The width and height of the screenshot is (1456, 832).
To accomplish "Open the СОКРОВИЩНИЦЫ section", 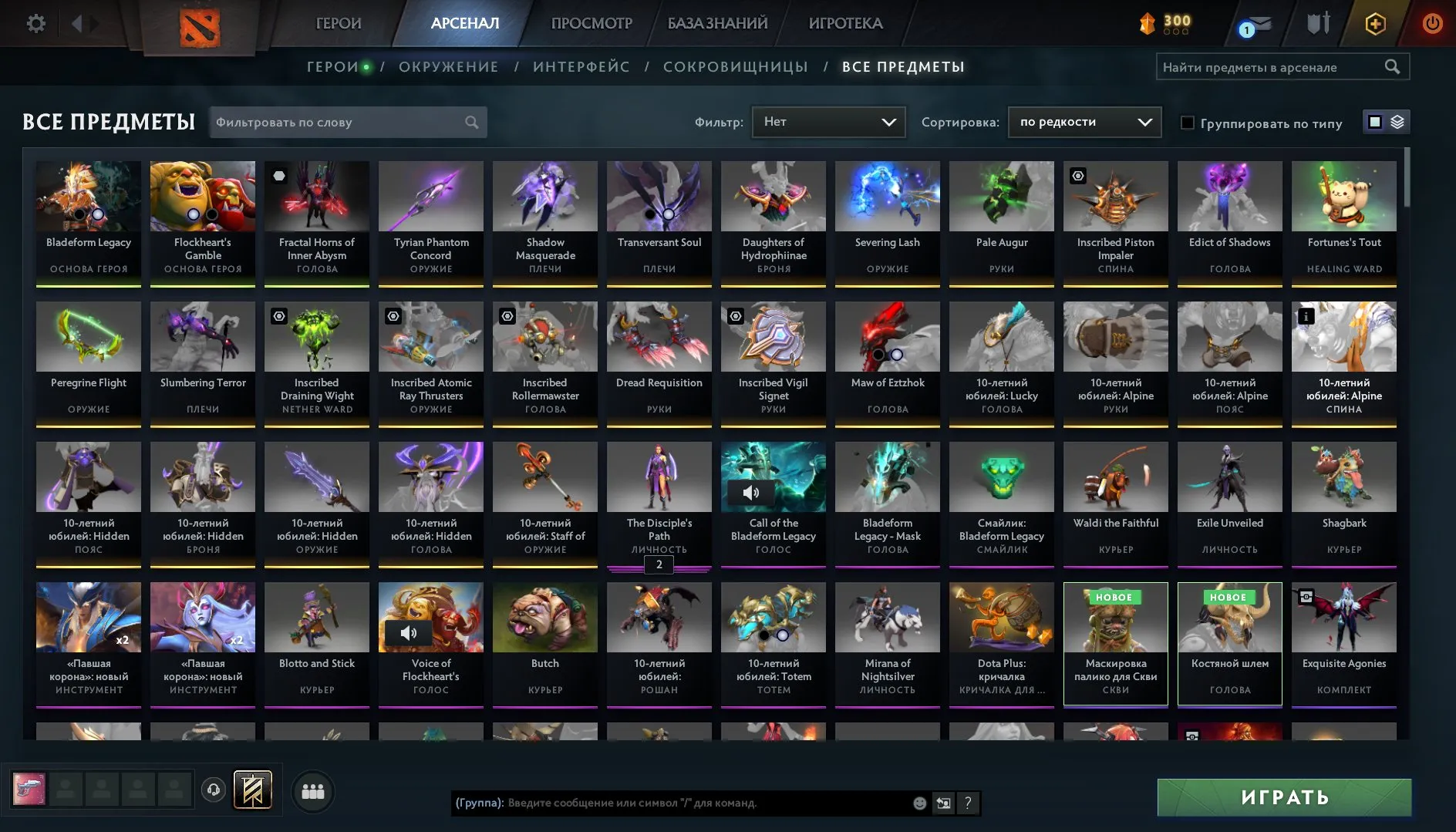I will point(735,66).
